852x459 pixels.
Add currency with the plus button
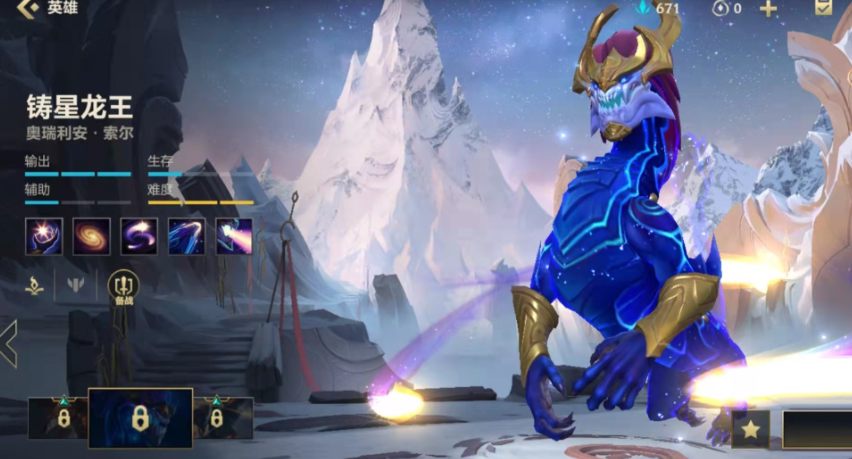(x=768, y=9)
